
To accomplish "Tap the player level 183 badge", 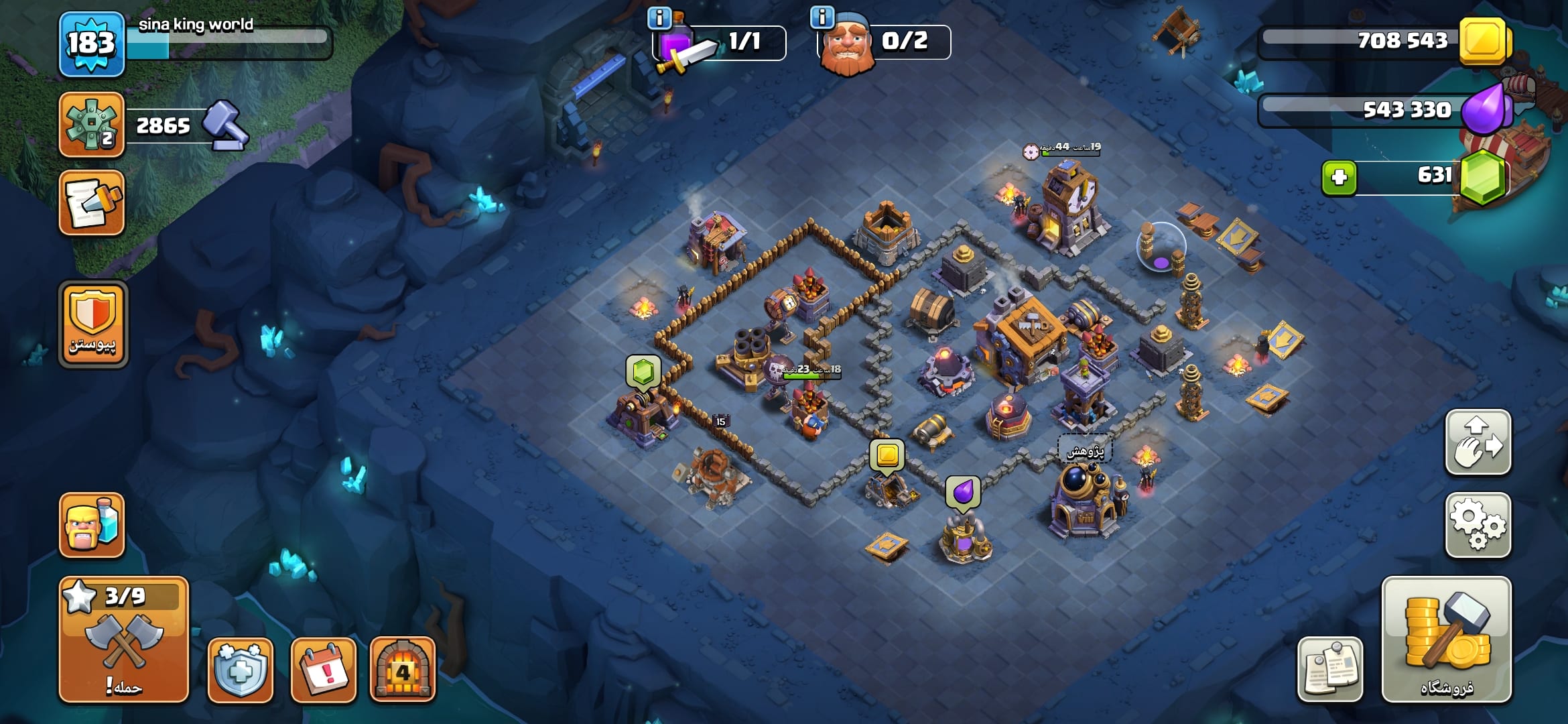I will tap(92, 44).
